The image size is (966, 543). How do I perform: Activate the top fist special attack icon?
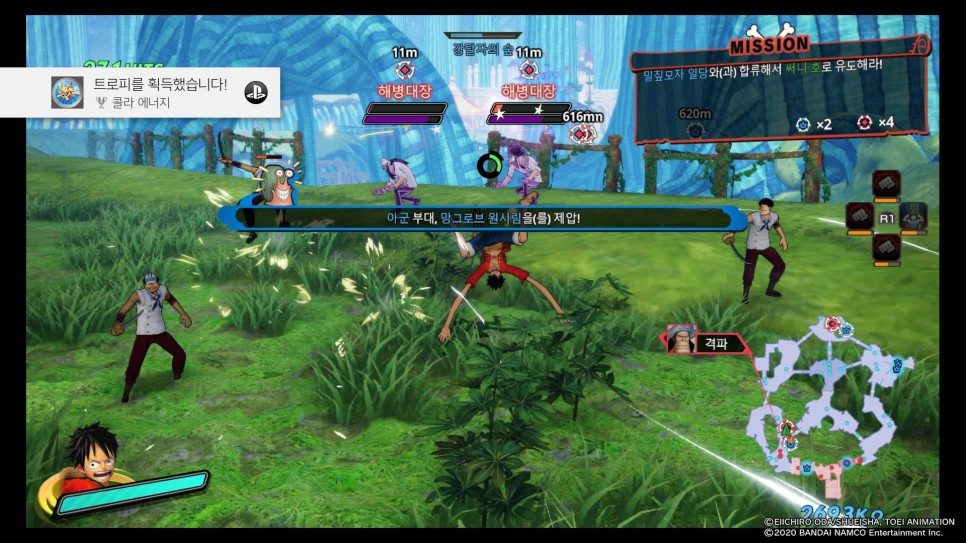[887, 184]
